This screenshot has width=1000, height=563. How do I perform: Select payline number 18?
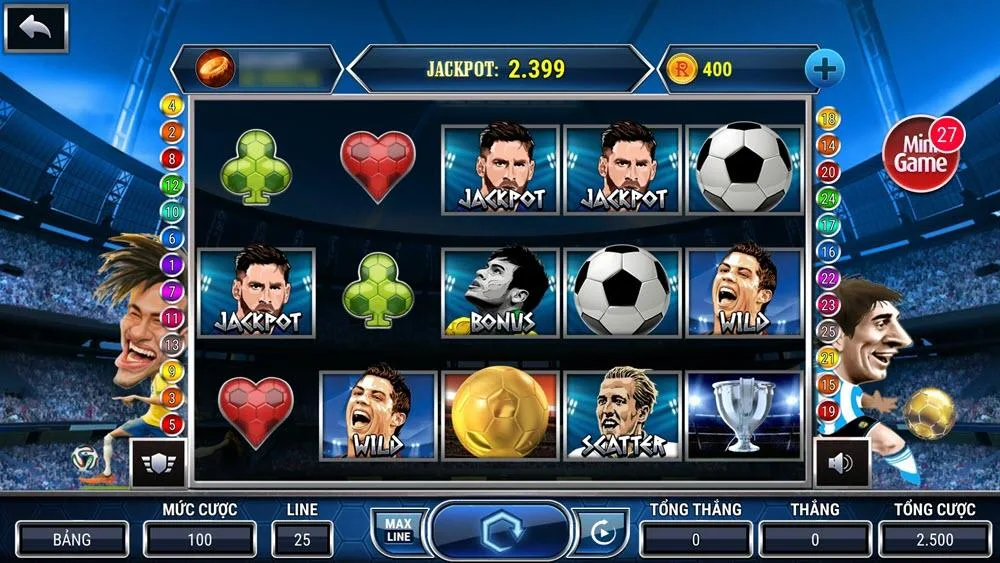point(828,120)
